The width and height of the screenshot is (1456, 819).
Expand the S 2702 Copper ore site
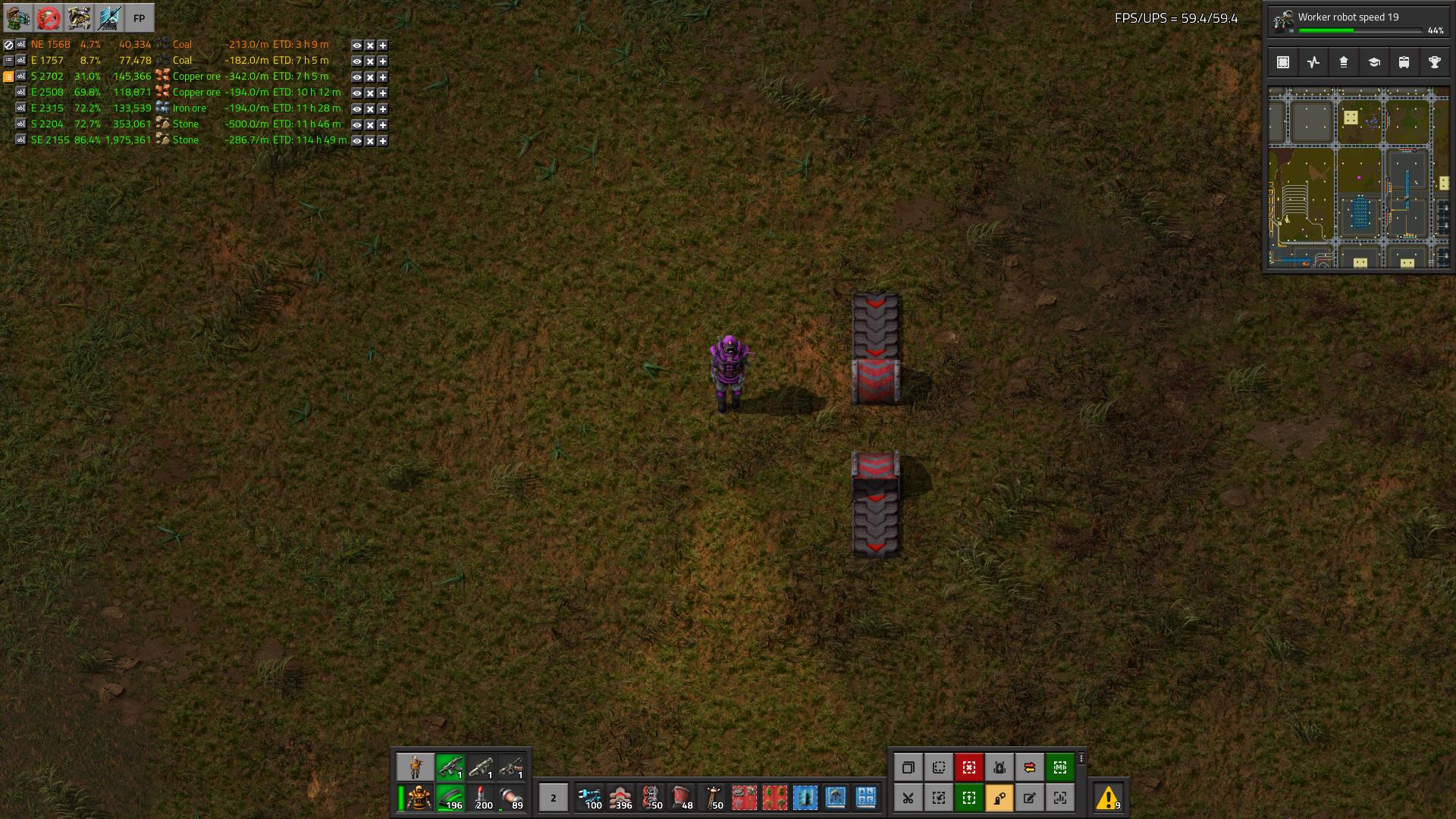pyautogui.click(x=383, y=77)
